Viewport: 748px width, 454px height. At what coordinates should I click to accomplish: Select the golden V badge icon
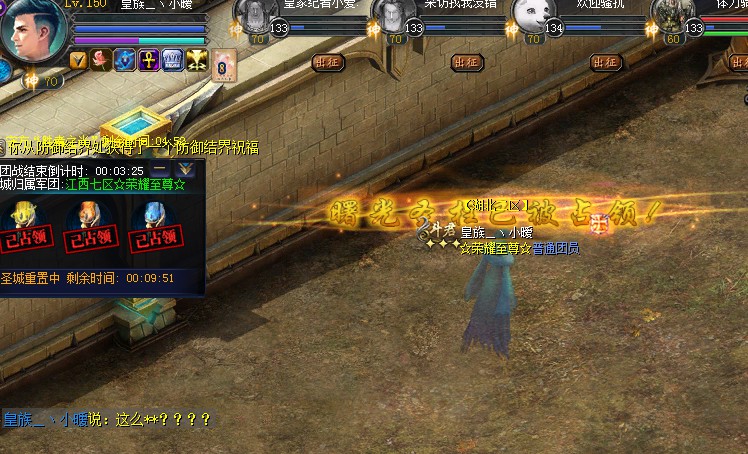pyautogui.click(x=78, y=59)
